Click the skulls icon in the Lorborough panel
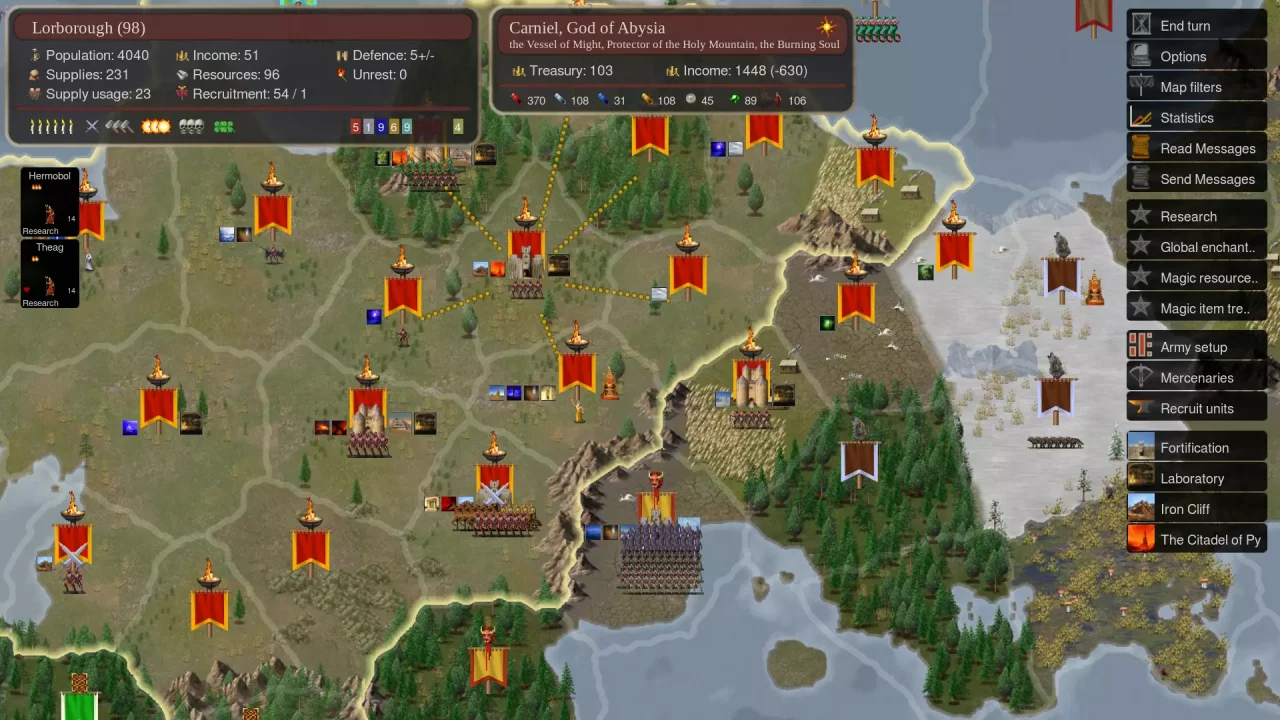Viewport: 1280px width, 720px height. point(190,126)
